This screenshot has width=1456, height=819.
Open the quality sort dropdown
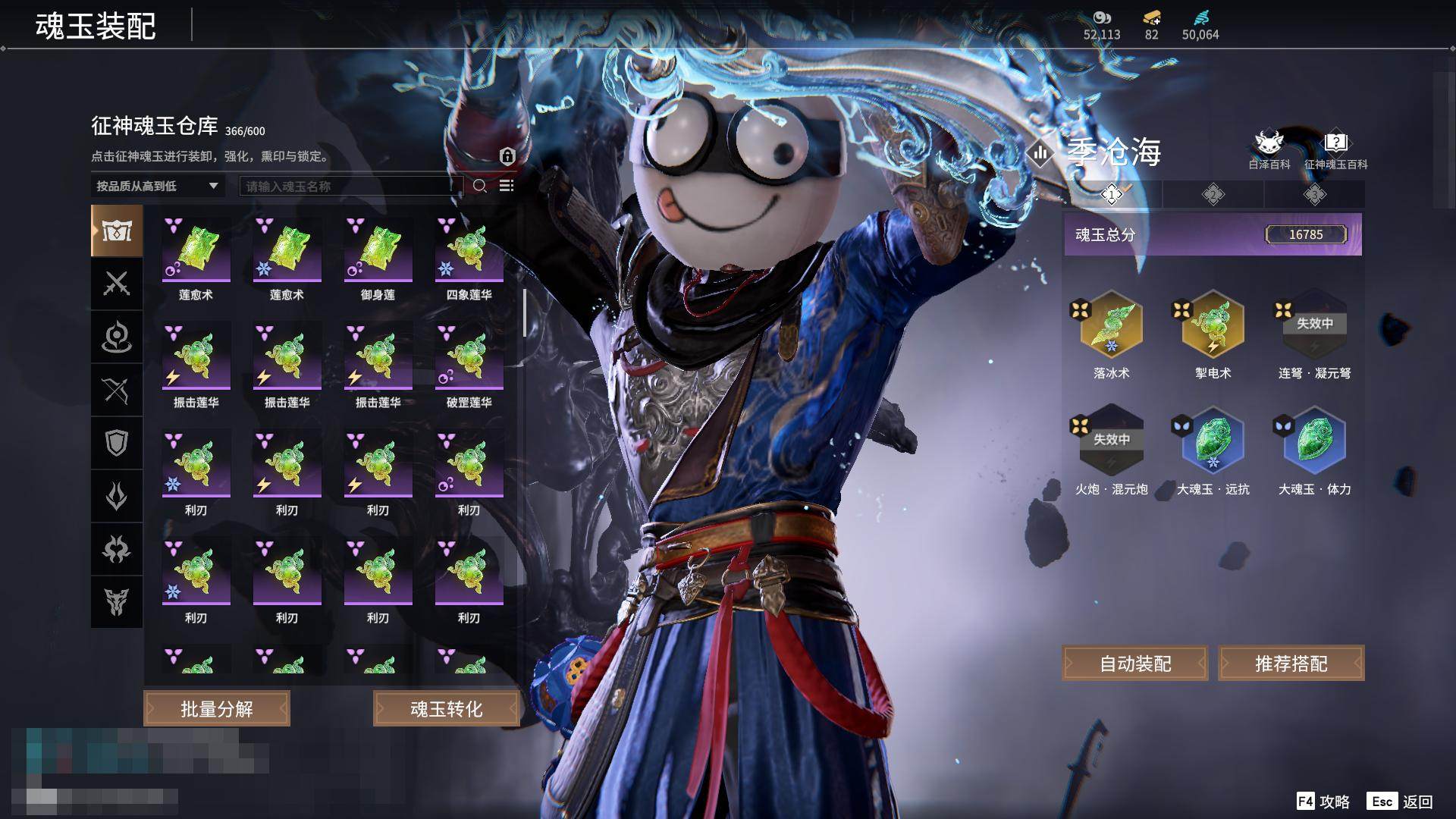click(157, 186)
